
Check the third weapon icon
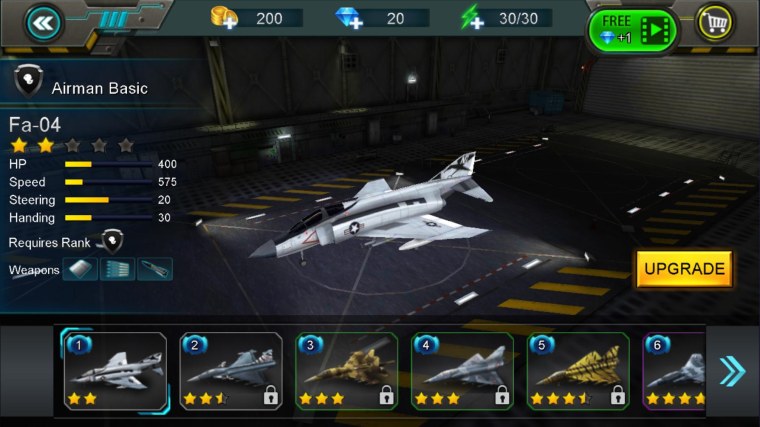coord(155,269)
